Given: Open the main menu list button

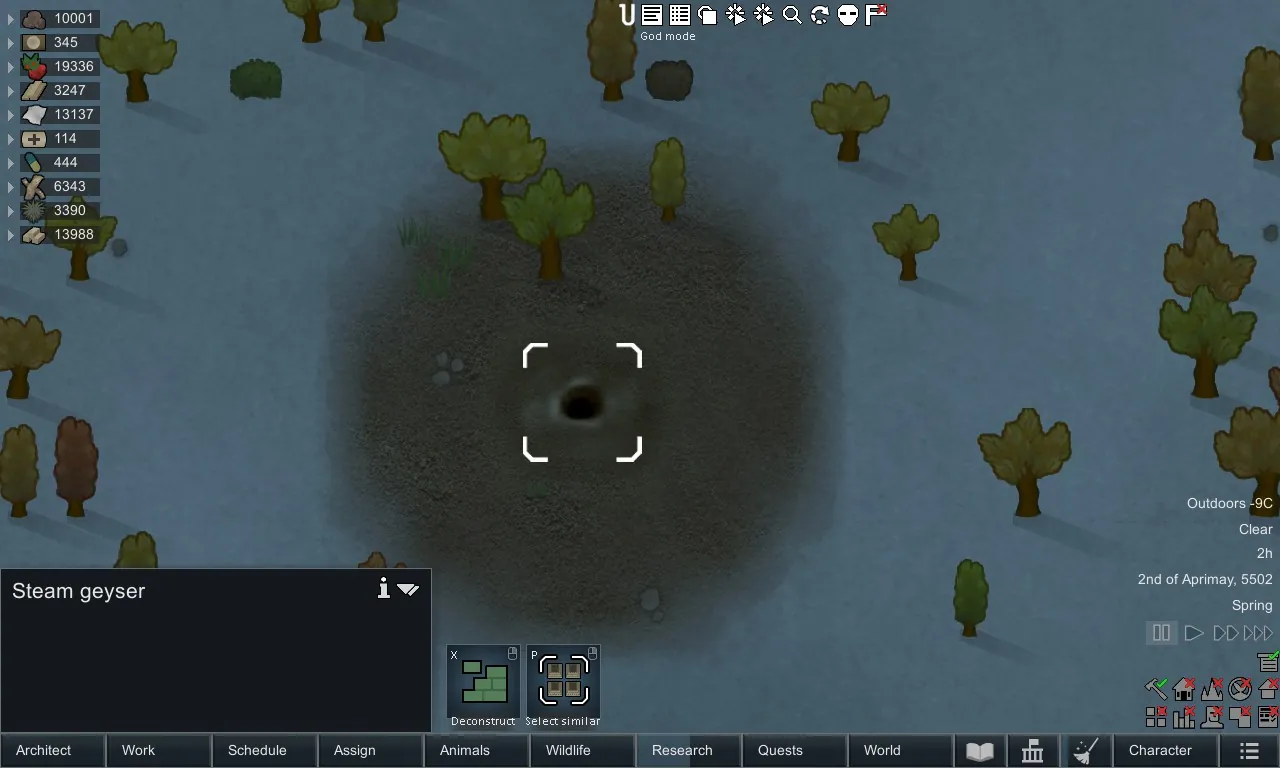Looking at the screenshot, I should (1249, 751).
